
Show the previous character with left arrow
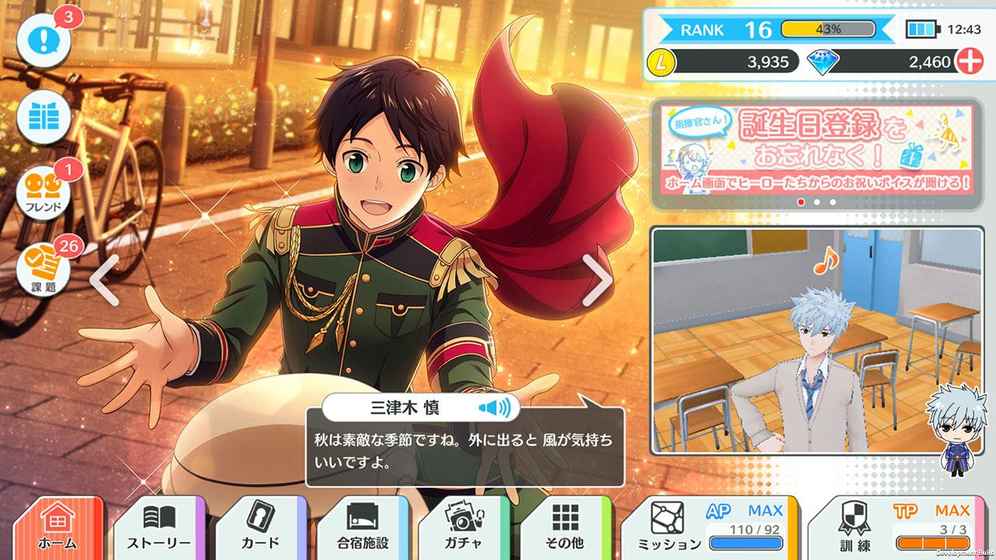(105, 281)
